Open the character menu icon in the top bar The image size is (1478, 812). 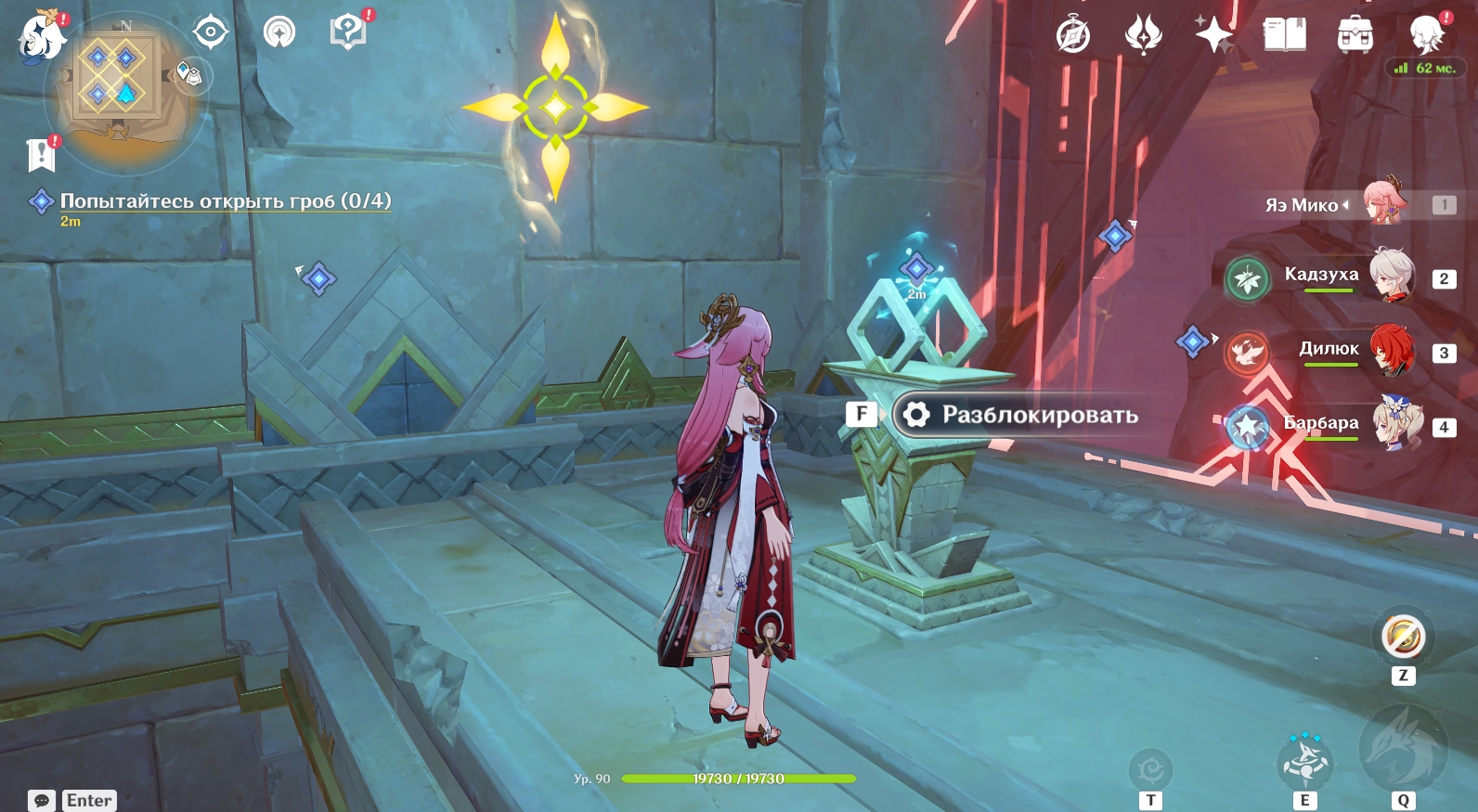(x=1426, y=35)
